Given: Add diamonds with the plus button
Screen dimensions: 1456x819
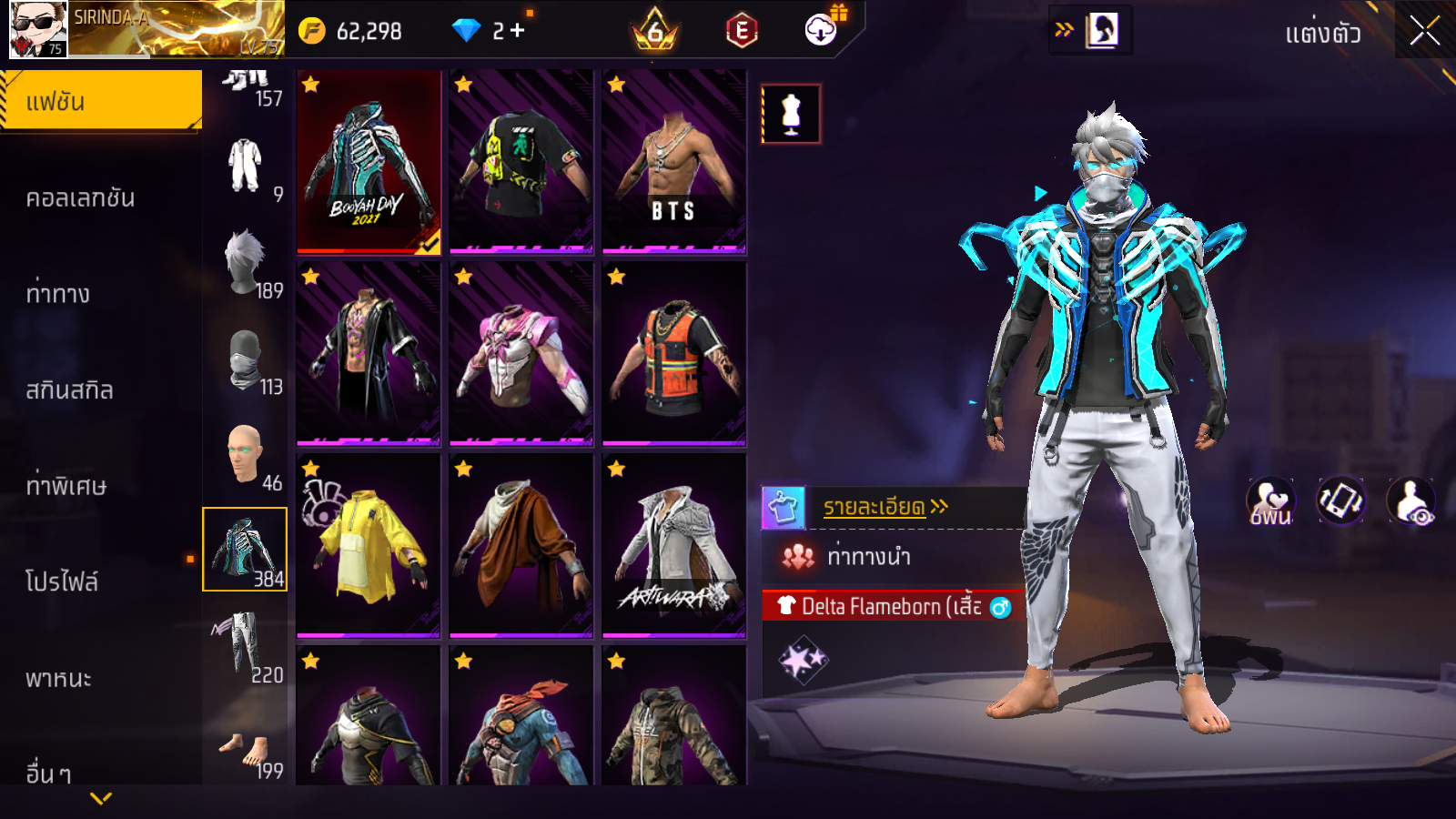Looking at the screenshot, I should coord(517,31).
